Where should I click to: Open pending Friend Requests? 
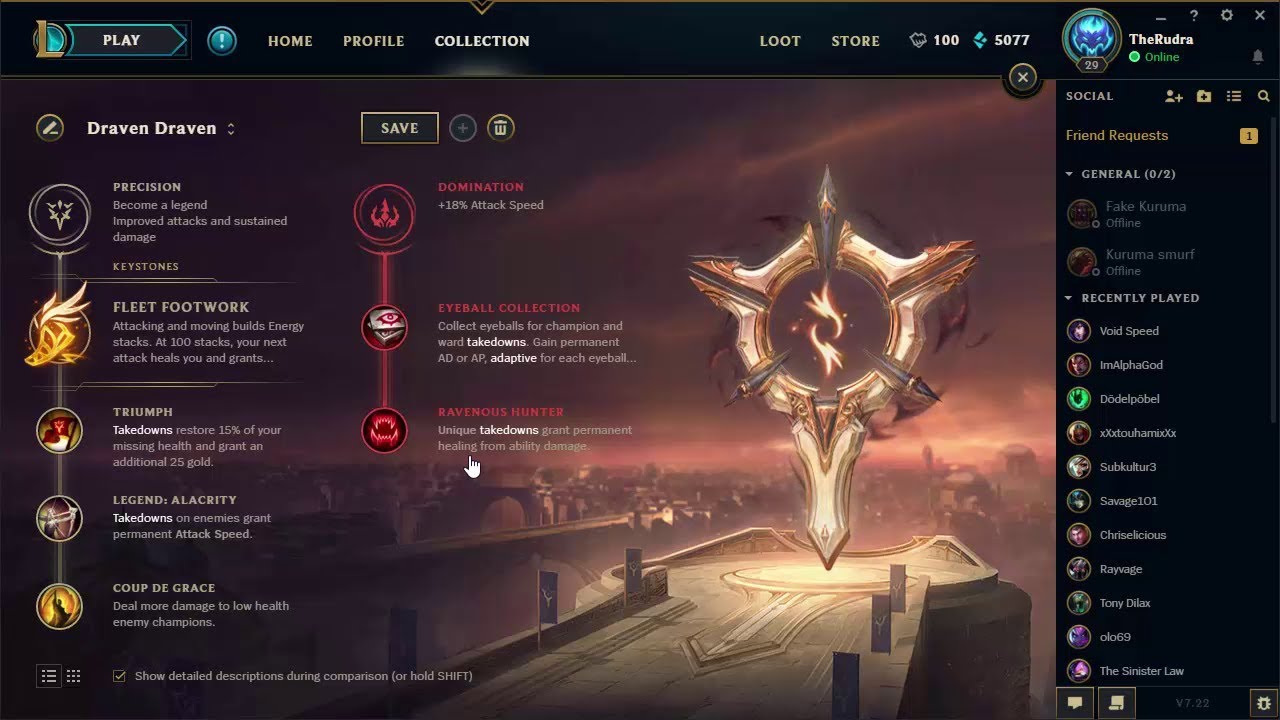(1117, 135)
